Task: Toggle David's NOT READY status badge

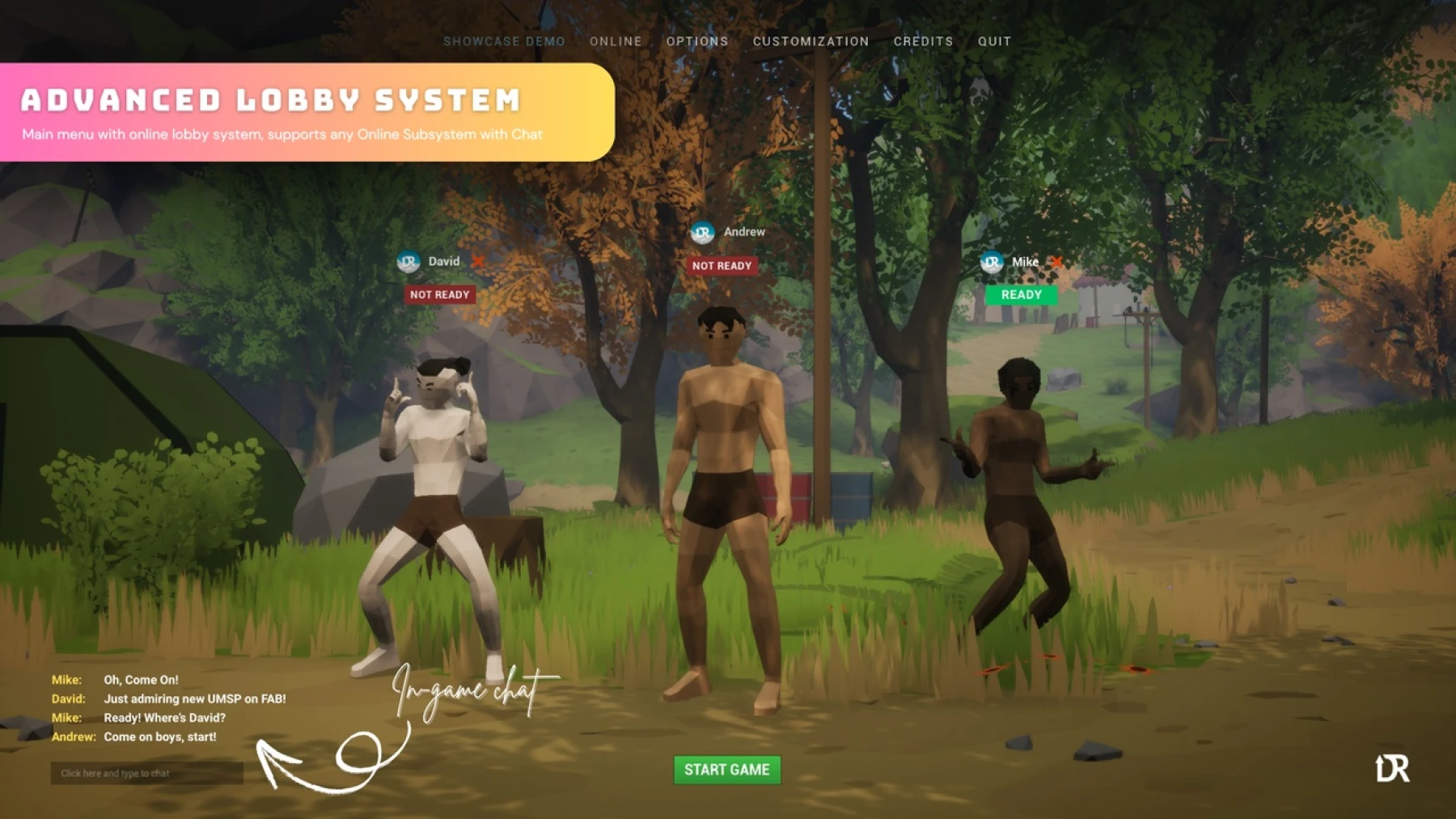Action: tap(439, 294)
